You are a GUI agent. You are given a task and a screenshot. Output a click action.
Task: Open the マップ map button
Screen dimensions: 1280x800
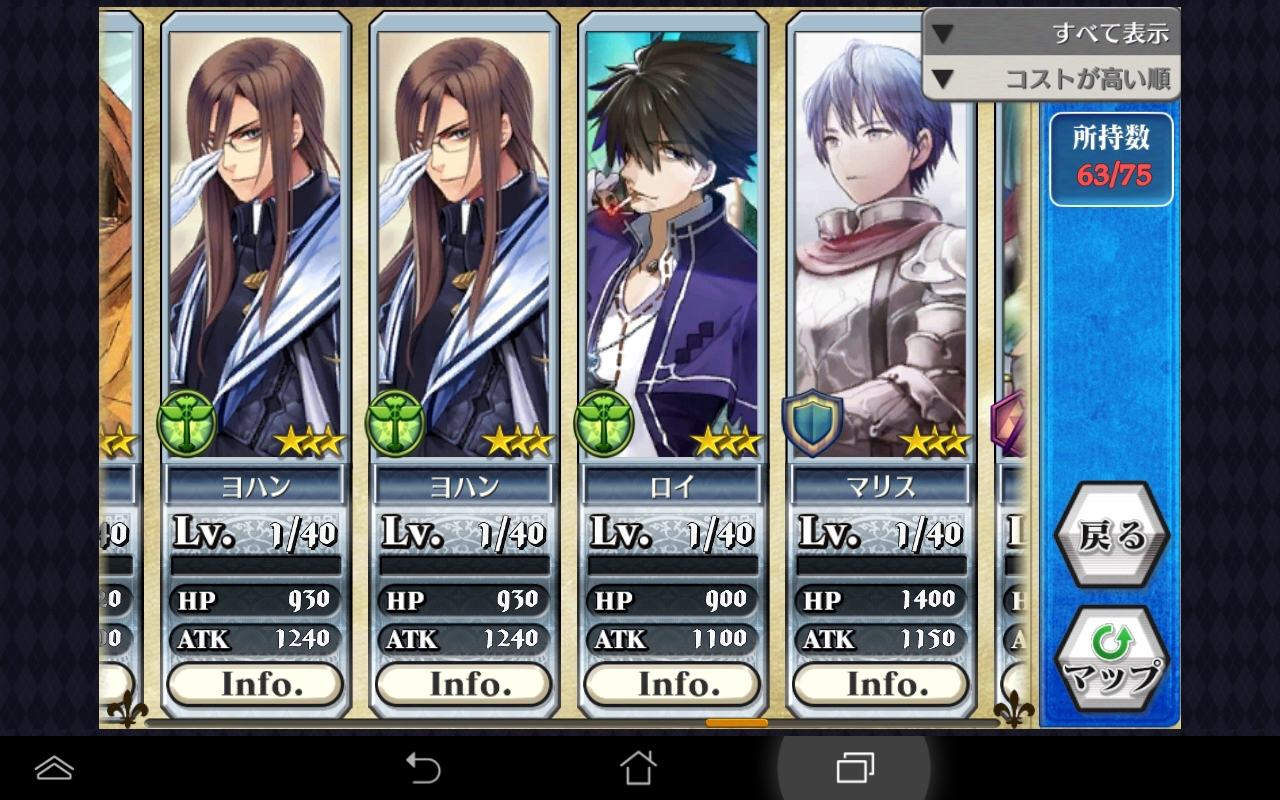[1111, 660]
